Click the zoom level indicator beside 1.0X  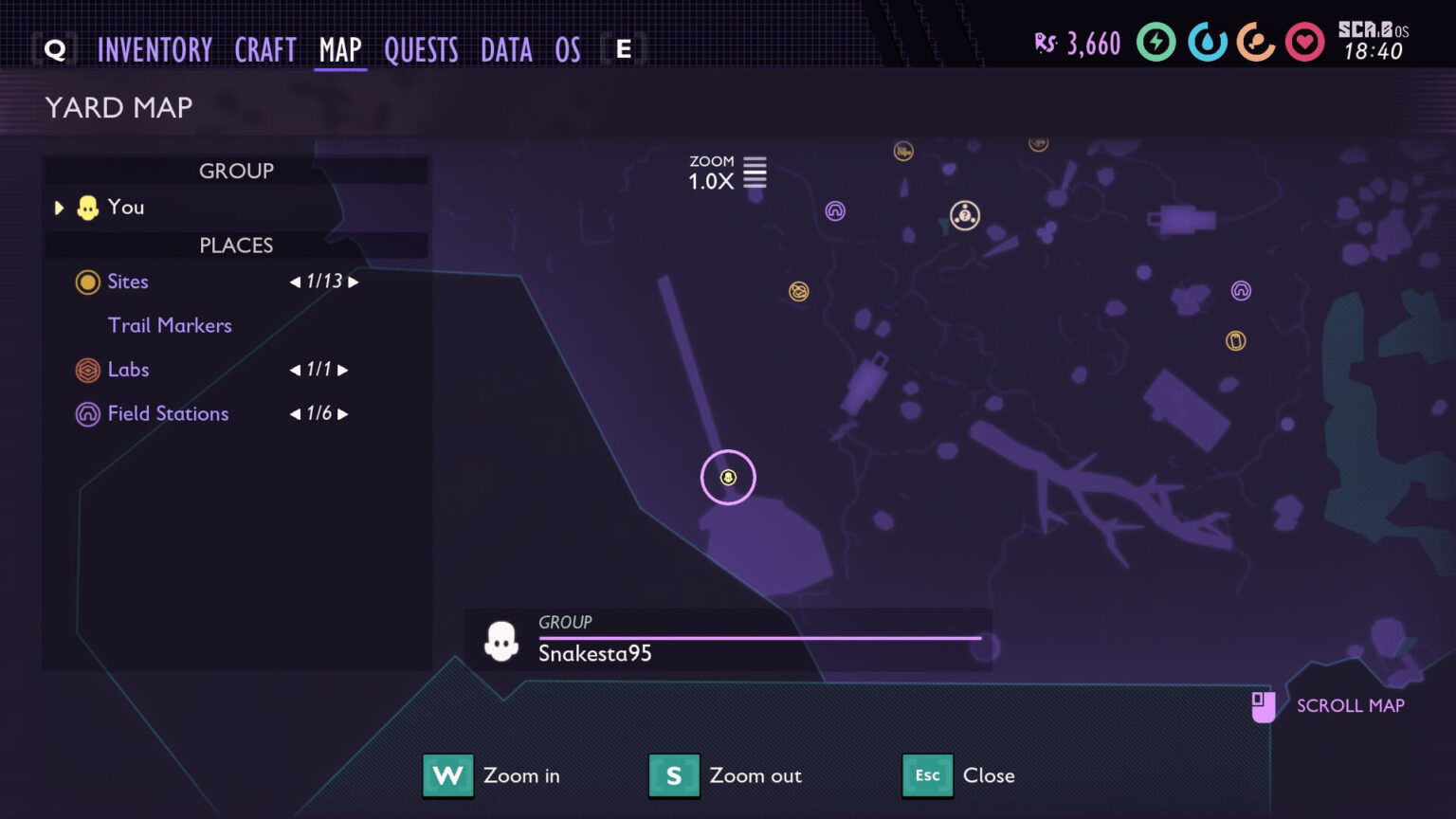(x=755, y=172)
